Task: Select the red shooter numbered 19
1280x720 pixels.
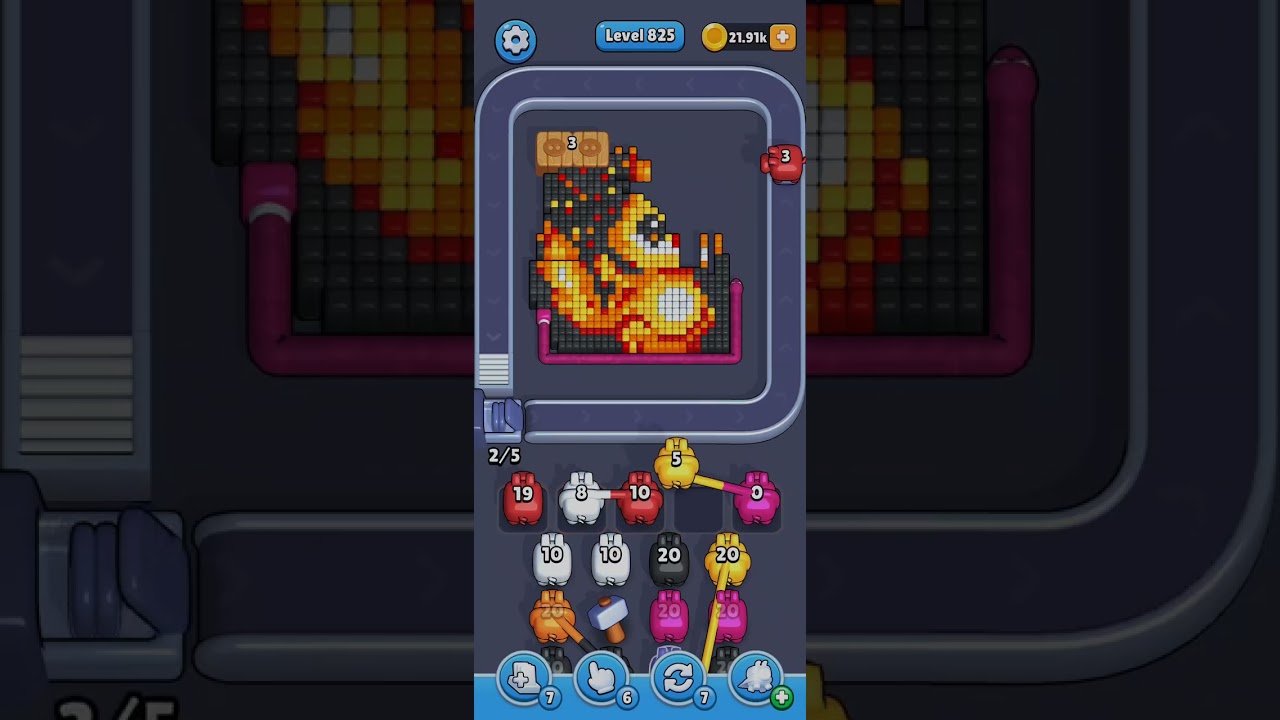Action: pyautogui.click(x=523, y=498)
